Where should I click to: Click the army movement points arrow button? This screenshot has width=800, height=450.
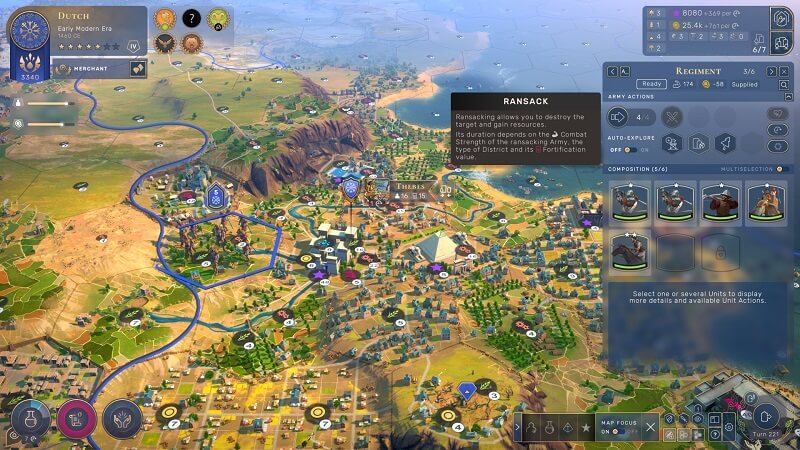tap(619, 117)
